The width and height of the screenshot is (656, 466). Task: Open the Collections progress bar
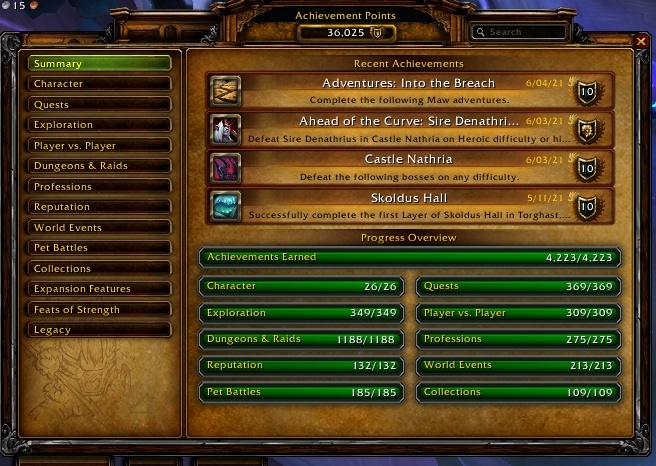point(518,393)
